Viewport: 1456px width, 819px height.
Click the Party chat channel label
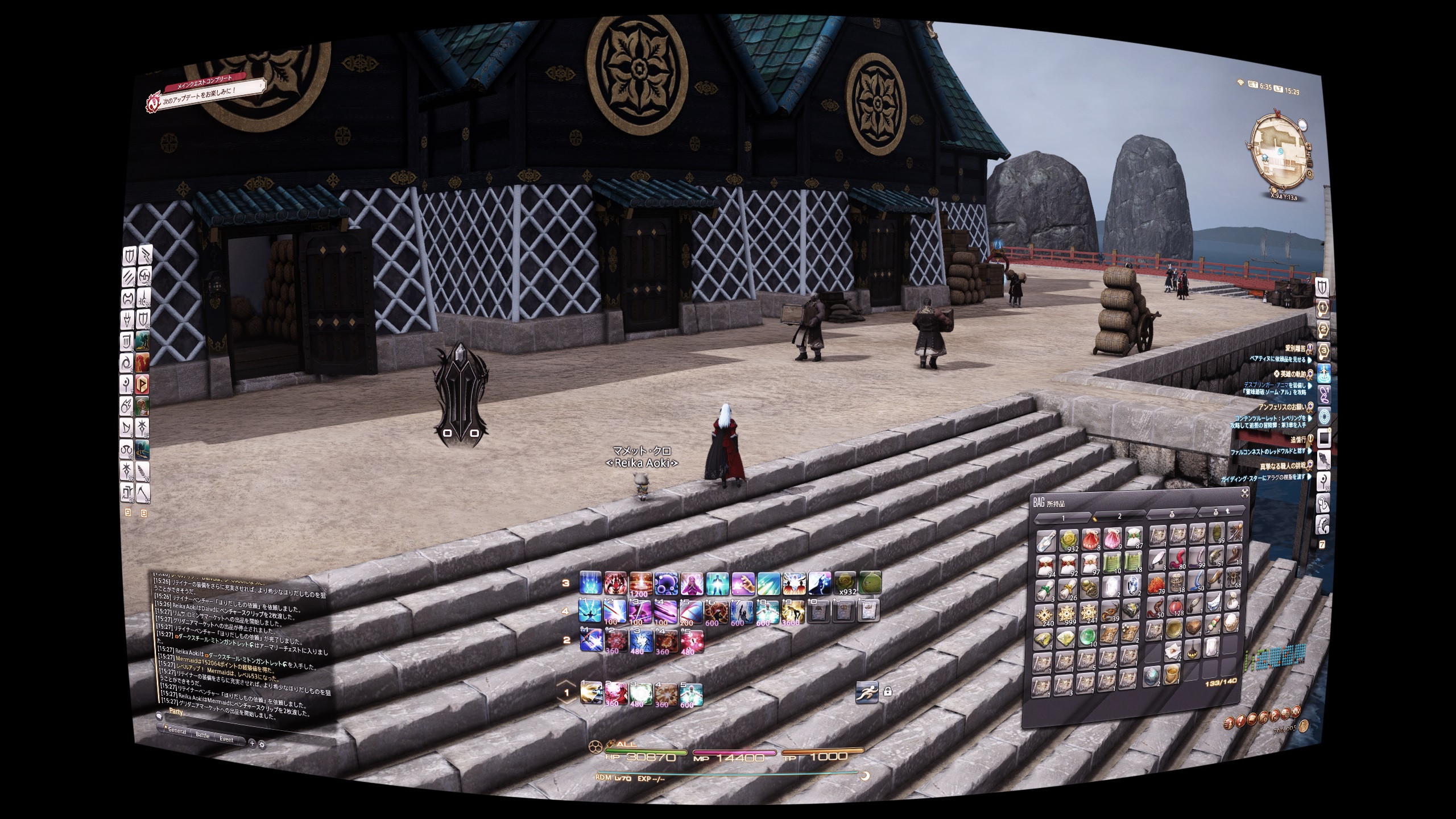176,712
